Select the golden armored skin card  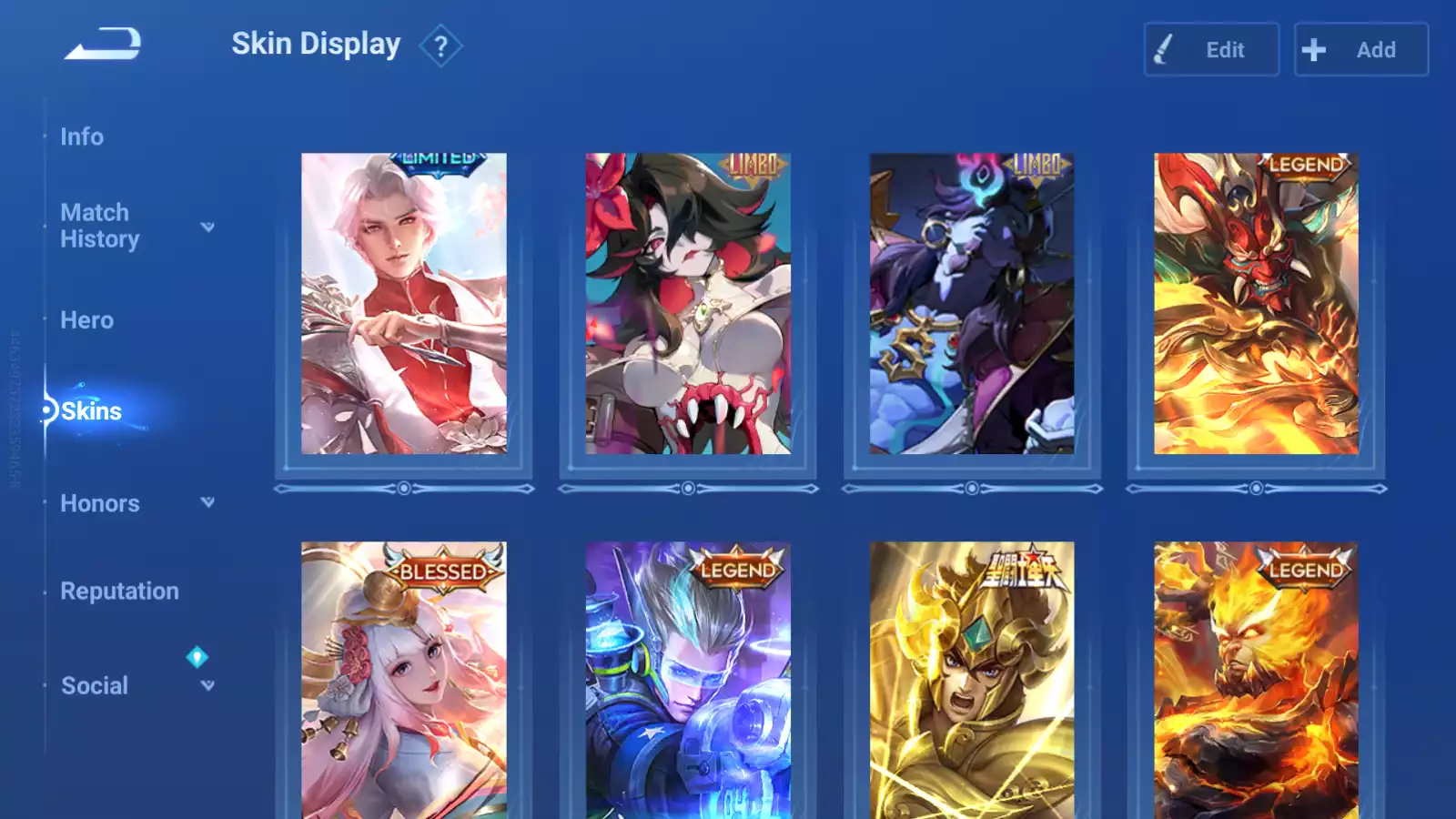[x=972, y=681]
